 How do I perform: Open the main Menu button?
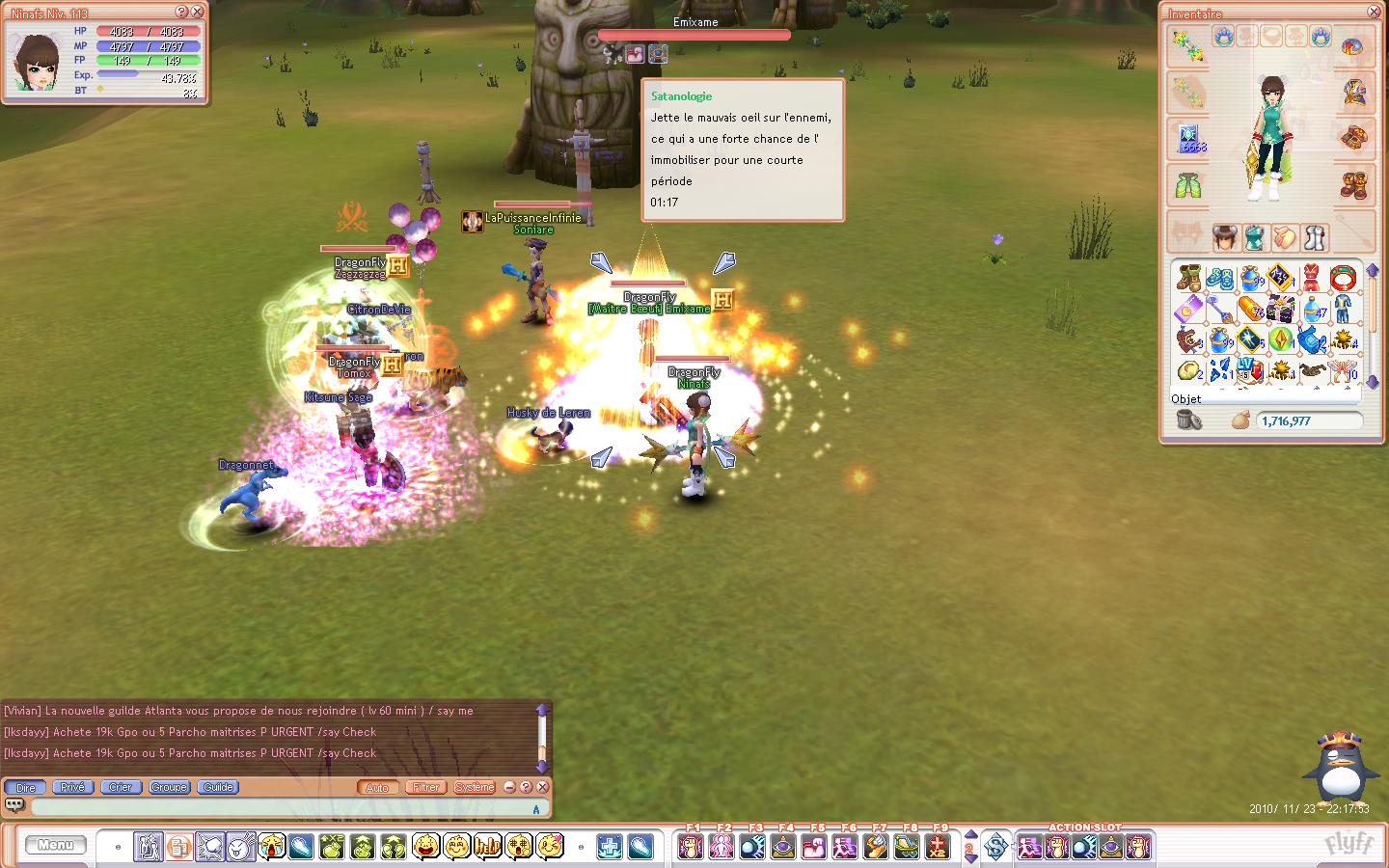[55, 846]
